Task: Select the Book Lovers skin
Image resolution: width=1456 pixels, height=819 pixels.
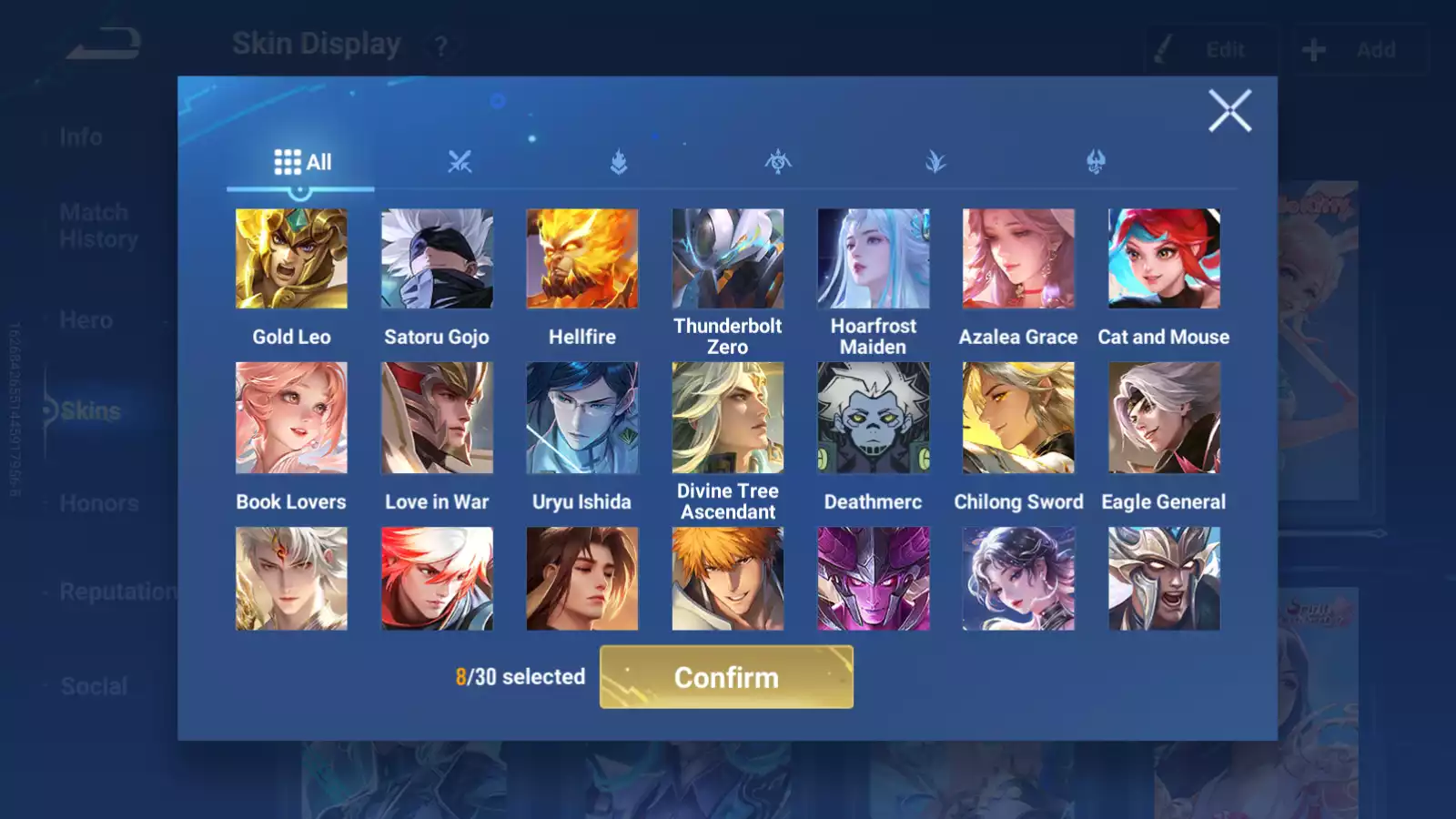Action: pyautogui.click(x=291, y=418)
